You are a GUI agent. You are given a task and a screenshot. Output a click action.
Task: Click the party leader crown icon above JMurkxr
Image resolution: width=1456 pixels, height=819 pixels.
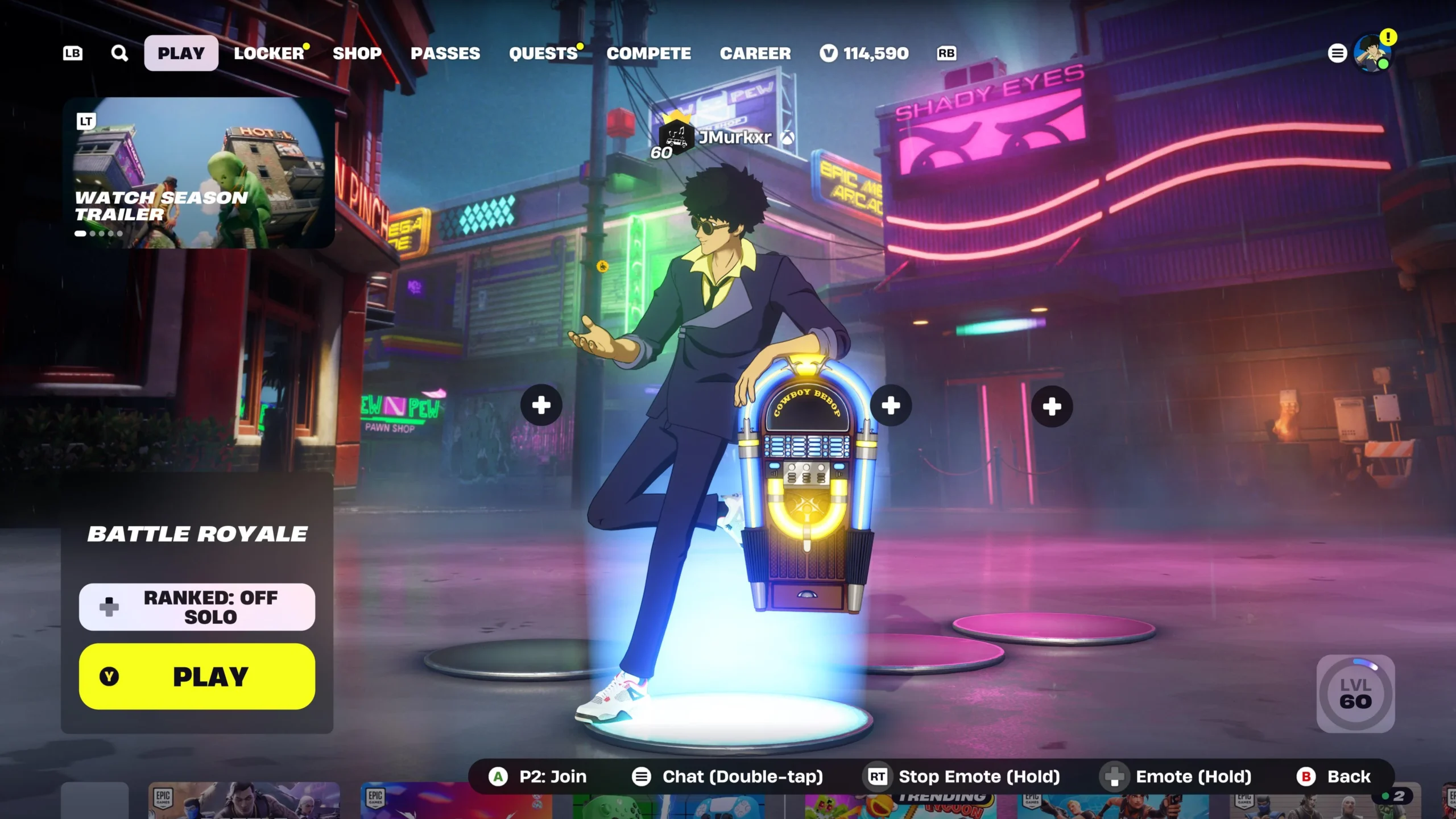[x=677, y=115]
